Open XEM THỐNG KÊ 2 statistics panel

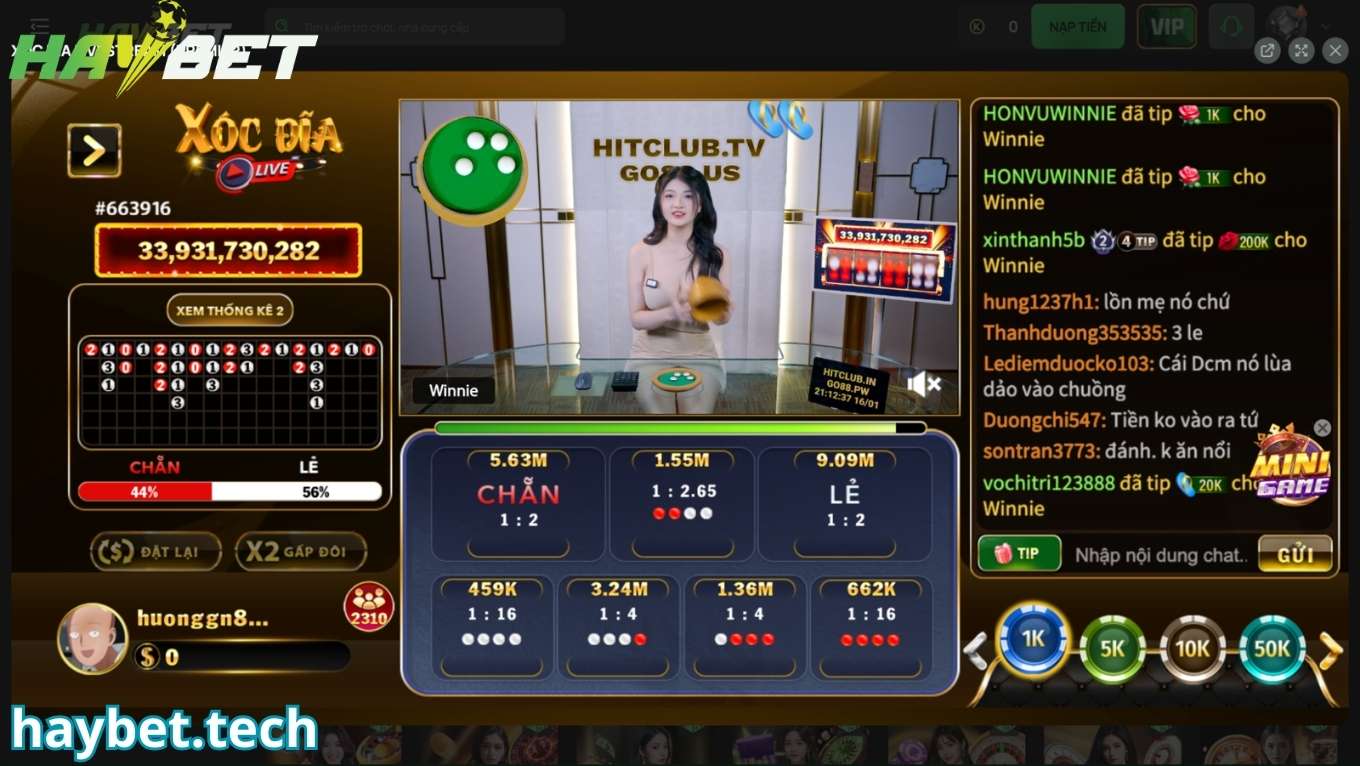[230, 310]
